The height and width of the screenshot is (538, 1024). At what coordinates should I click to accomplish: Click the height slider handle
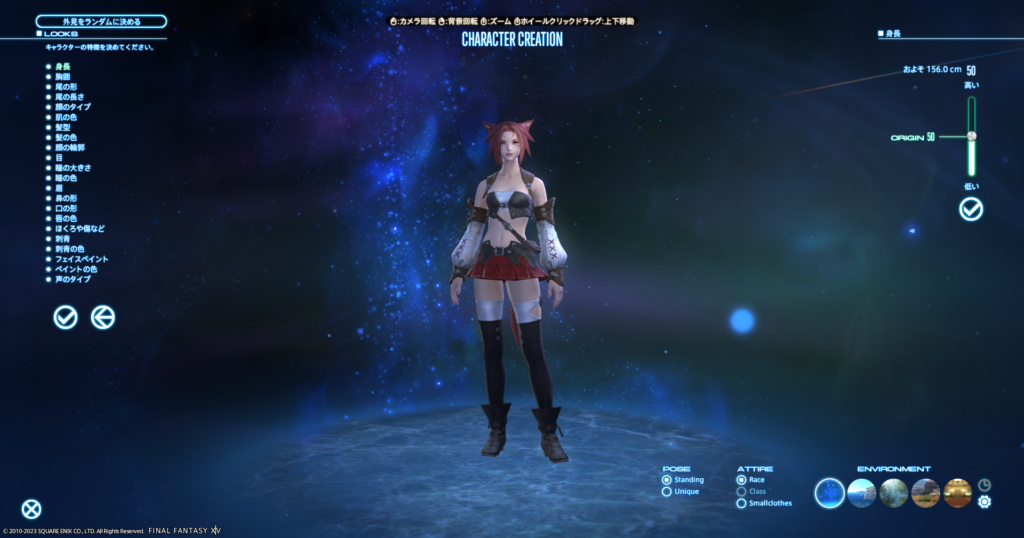(971, 136)
